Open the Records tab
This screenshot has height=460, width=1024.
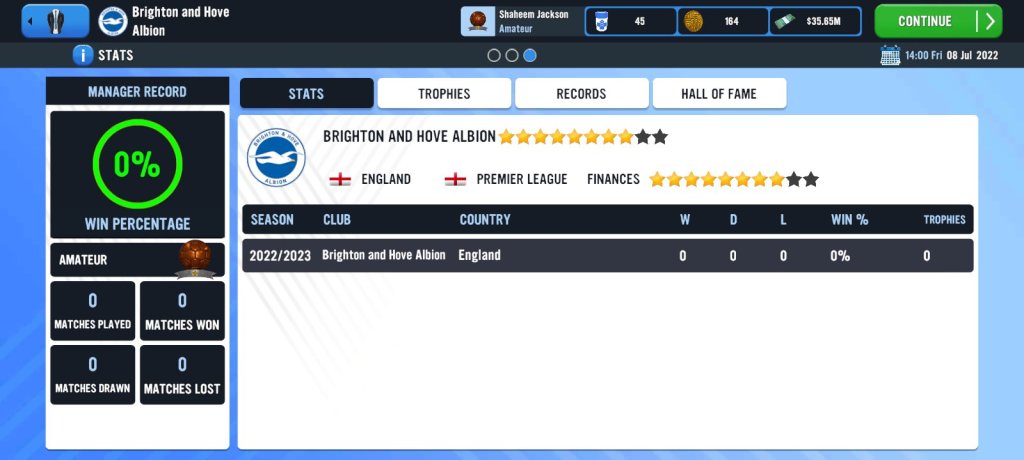point(581,94)
